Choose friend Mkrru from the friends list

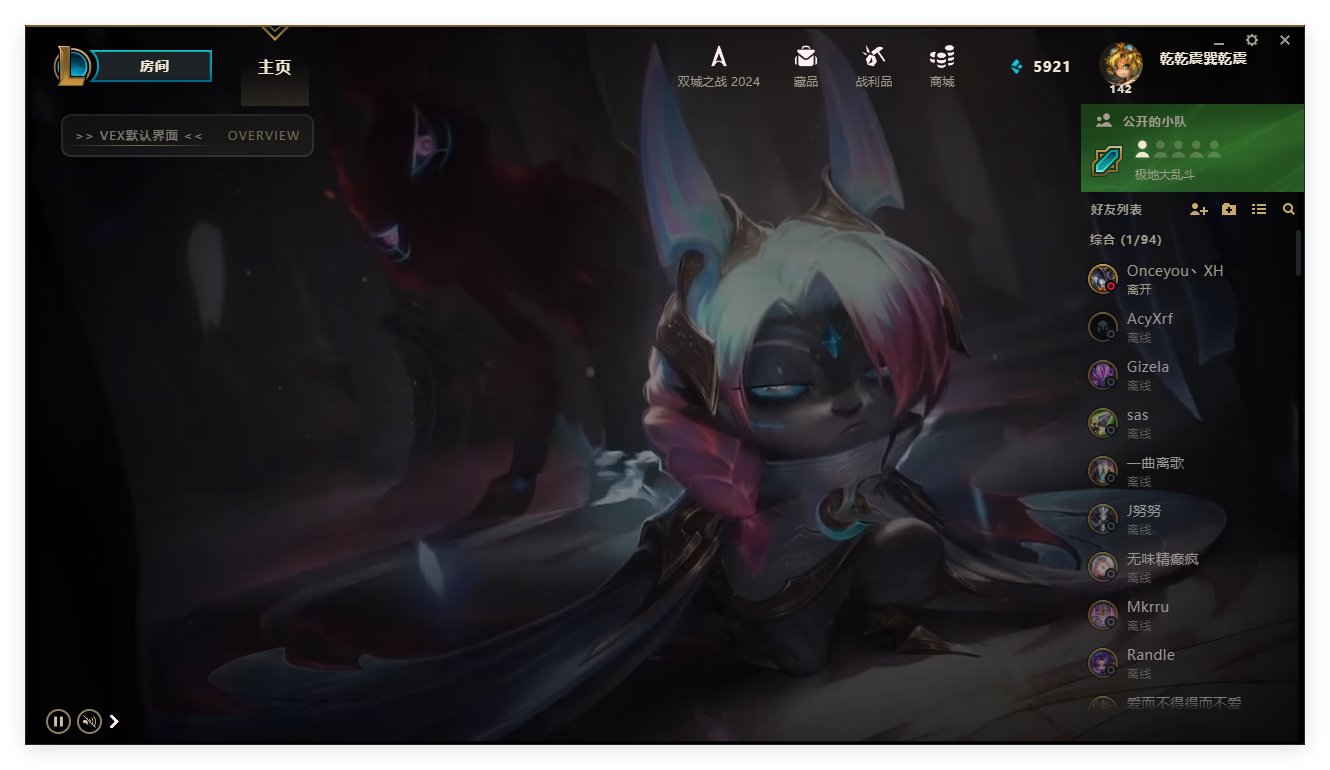[x=1147, y=615]
